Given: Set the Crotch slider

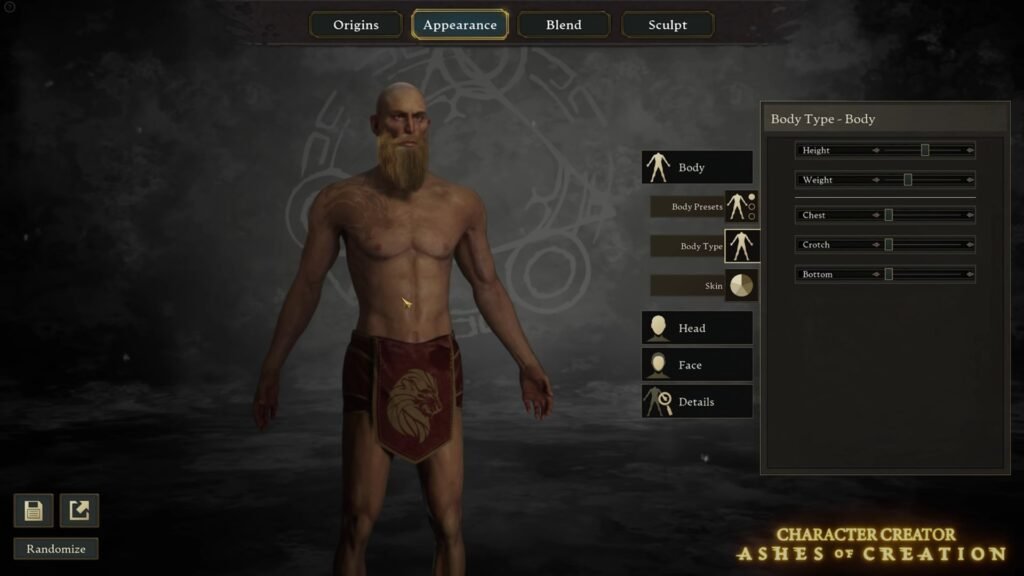Looking at the screenshot, I should [888, 245].
